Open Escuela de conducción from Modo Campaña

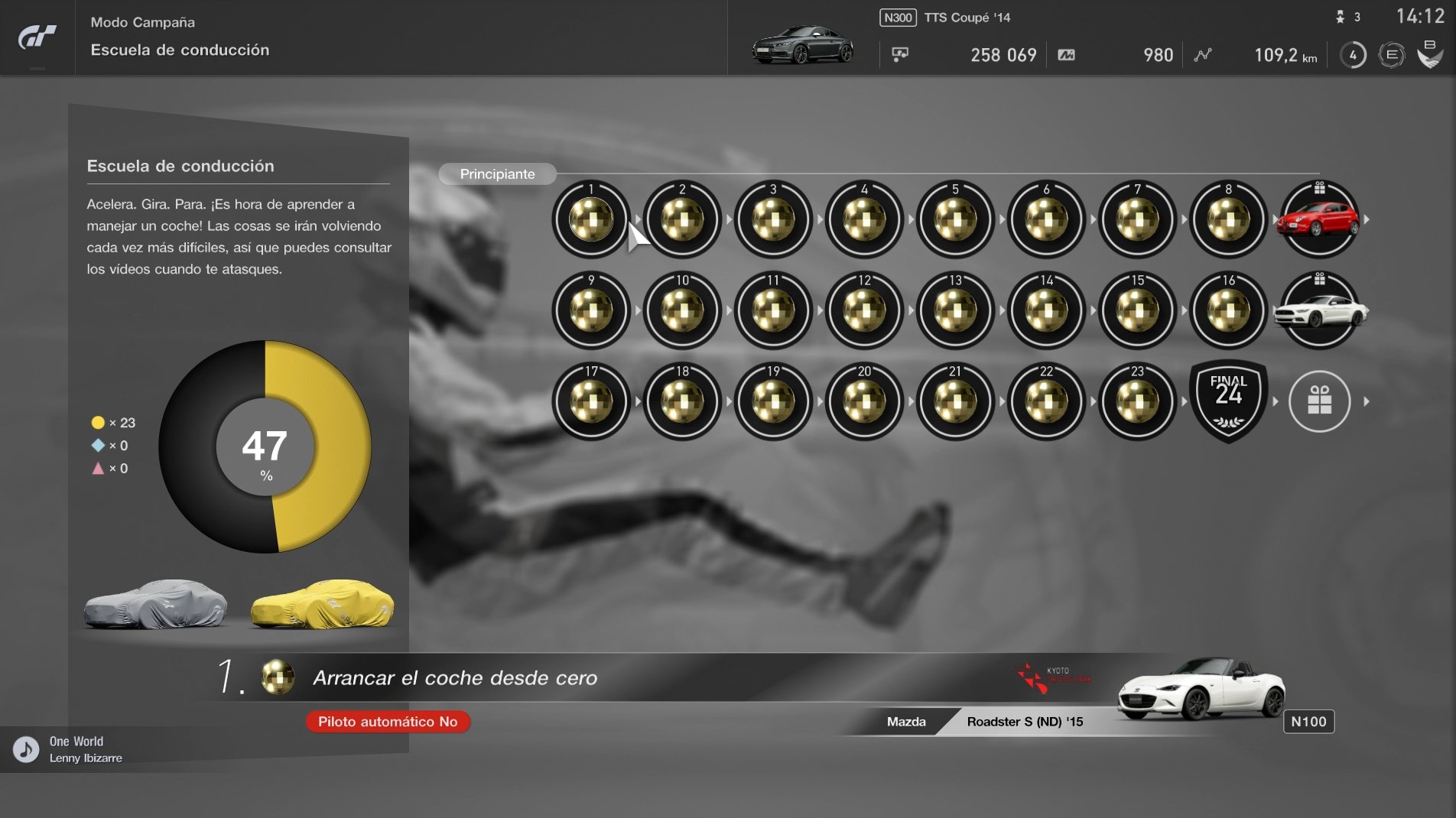pos(180,50)
